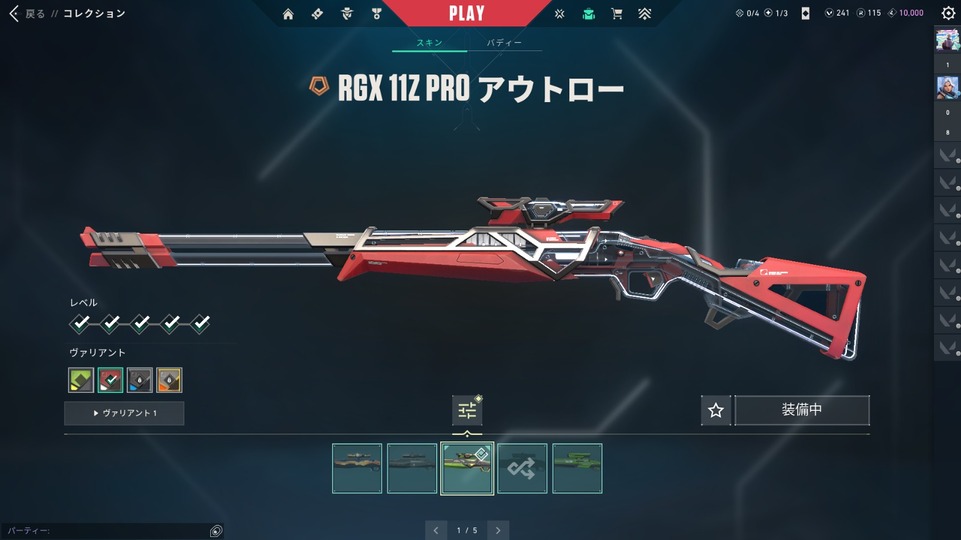
Task: Select the randomize shuffle skin tile
Action: 522,468
